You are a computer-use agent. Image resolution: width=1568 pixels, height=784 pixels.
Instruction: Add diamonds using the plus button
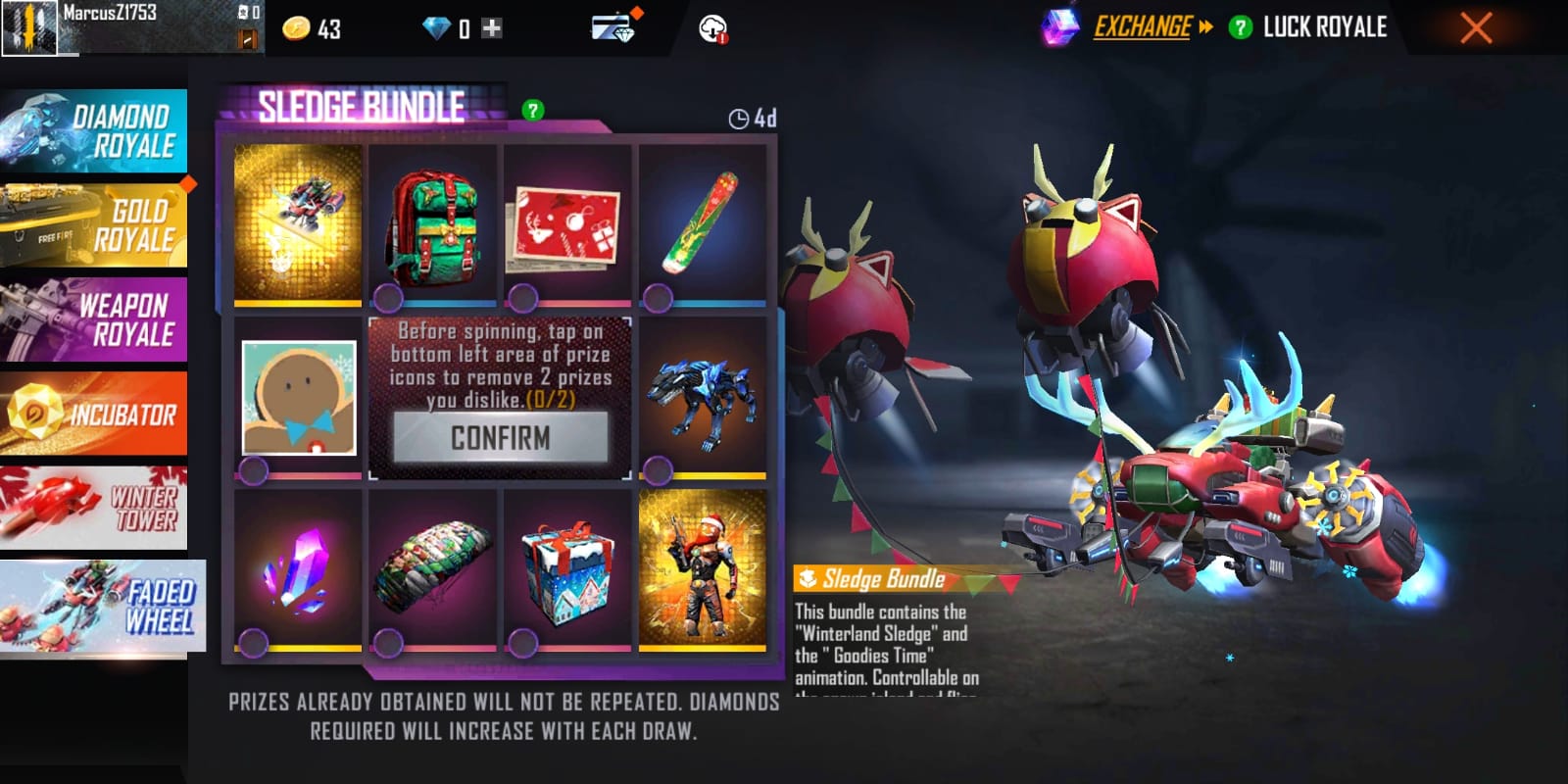coord(489,28)
